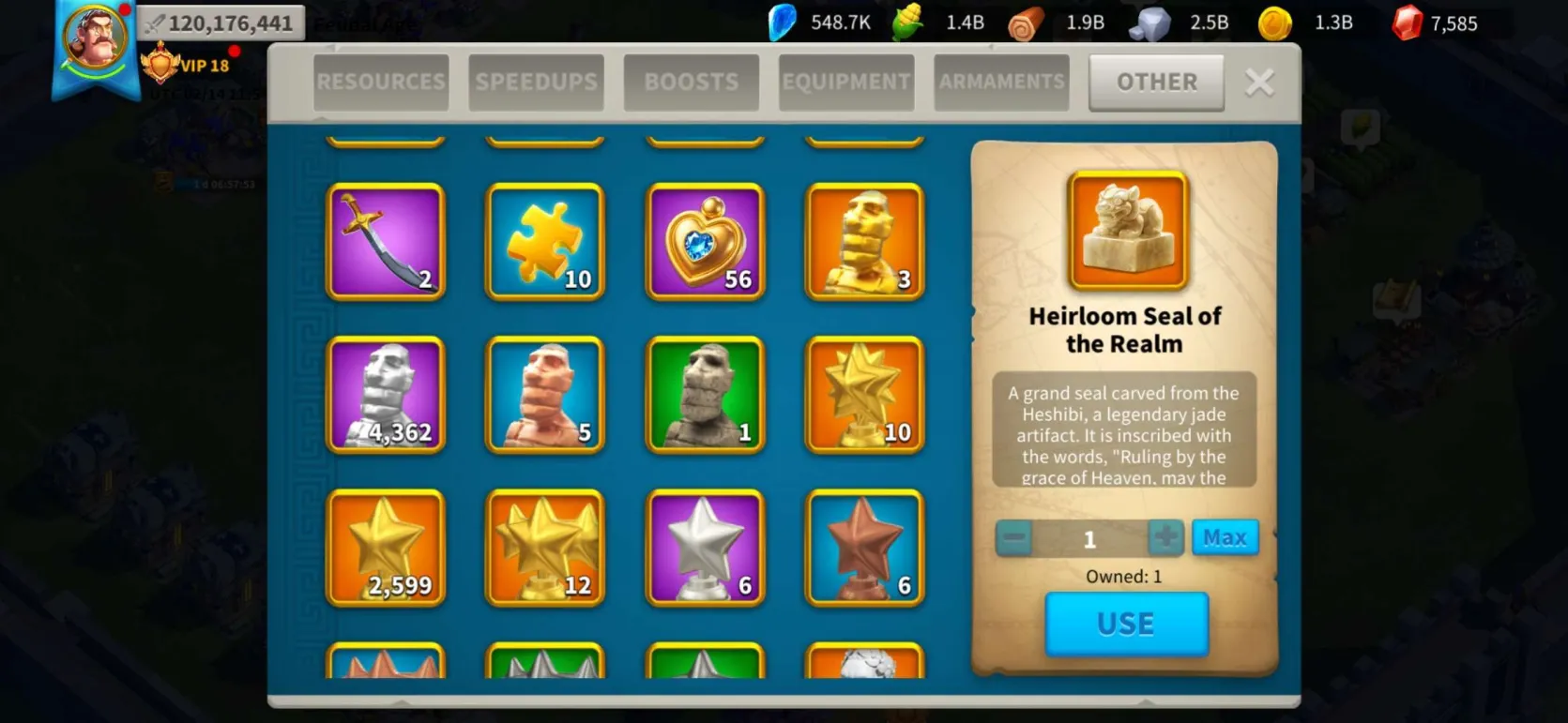Close the items window
Image resolution: width=1568 pixels, height=723 pixels.
tap(1259, 83)
